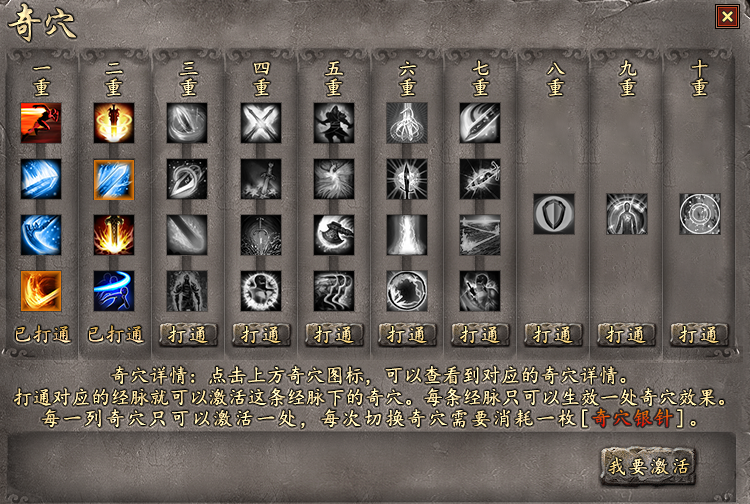This screenshot has width=750, height=504.
Task: Click the 我要激活 button
Action: (648, 465)
